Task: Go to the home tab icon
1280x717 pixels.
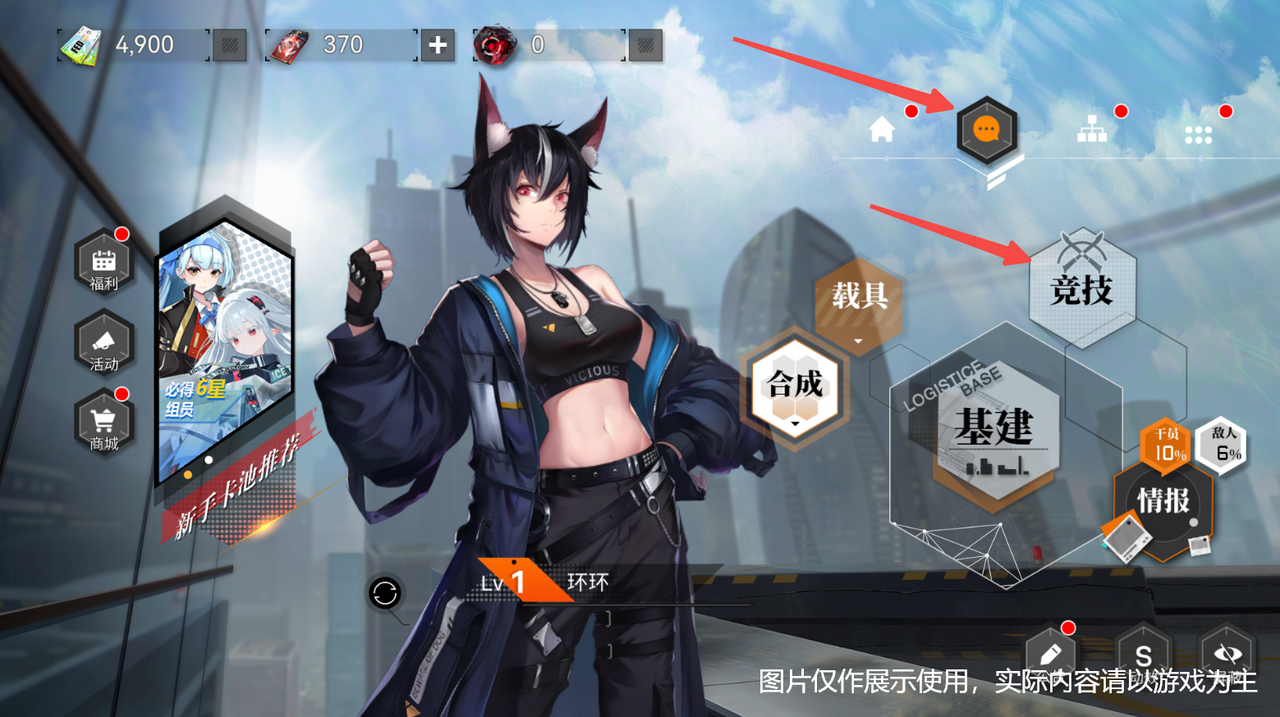Action: point(881,131)
